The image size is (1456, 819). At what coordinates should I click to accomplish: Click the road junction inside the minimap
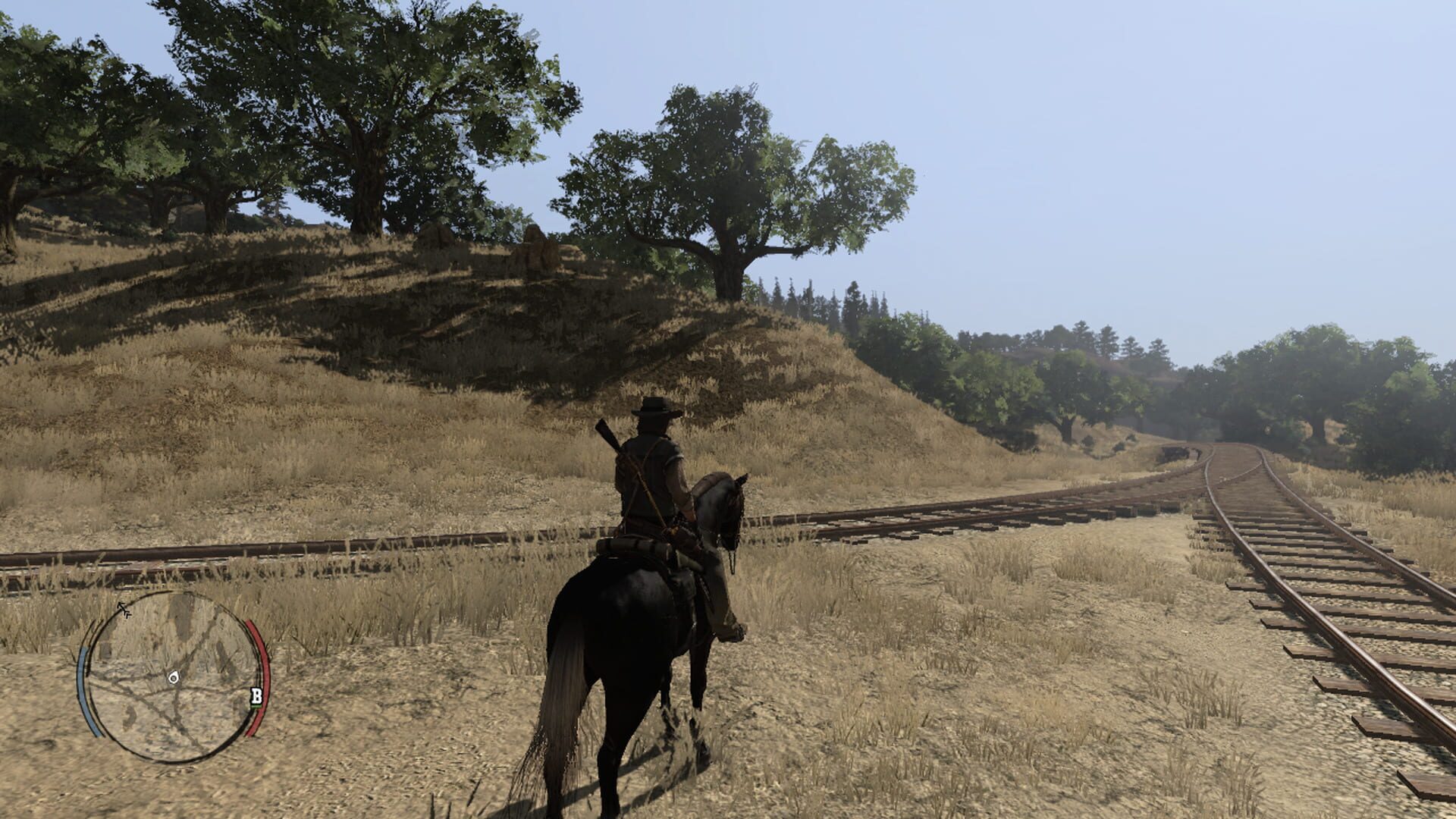177,689
